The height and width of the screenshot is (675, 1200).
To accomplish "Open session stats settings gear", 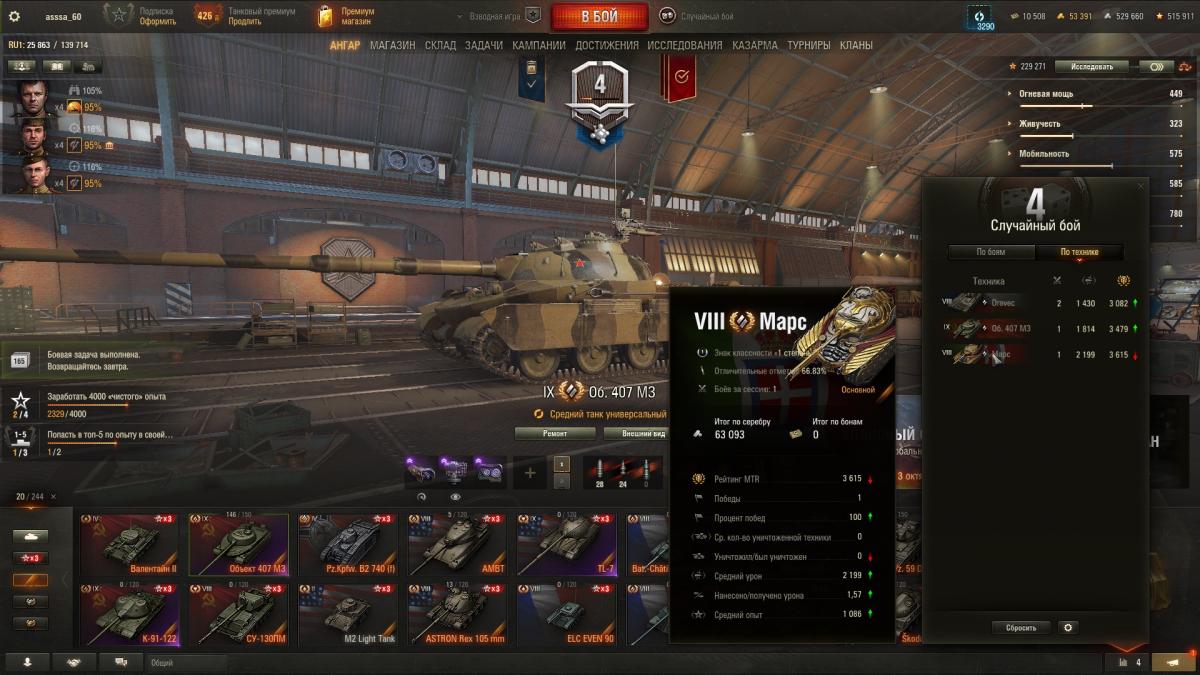I will click(1068, 628).
